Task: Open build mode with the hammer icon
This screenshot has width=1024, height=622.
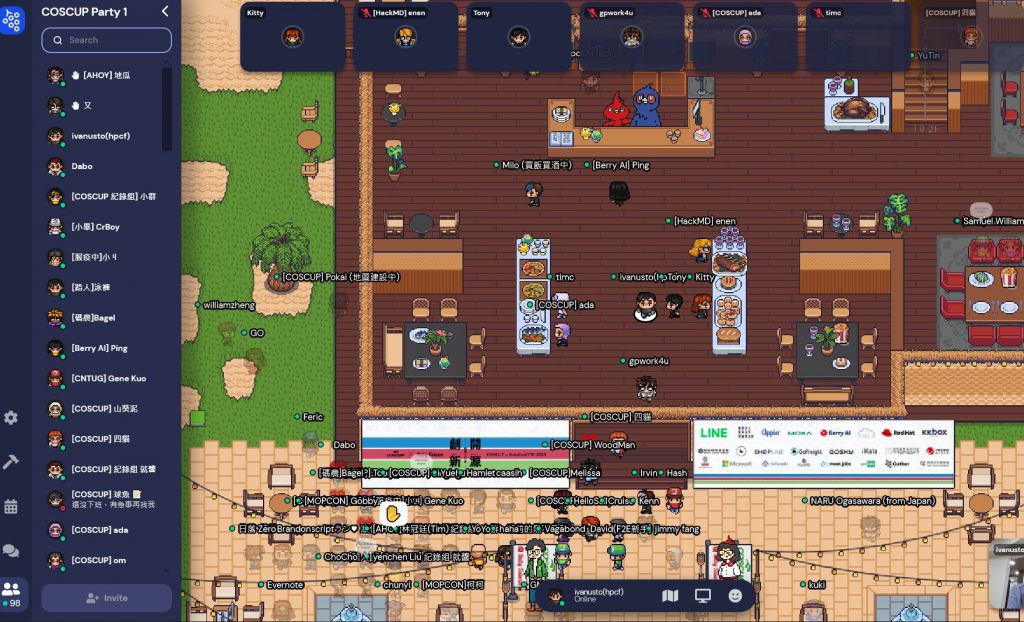Action: 11,461
